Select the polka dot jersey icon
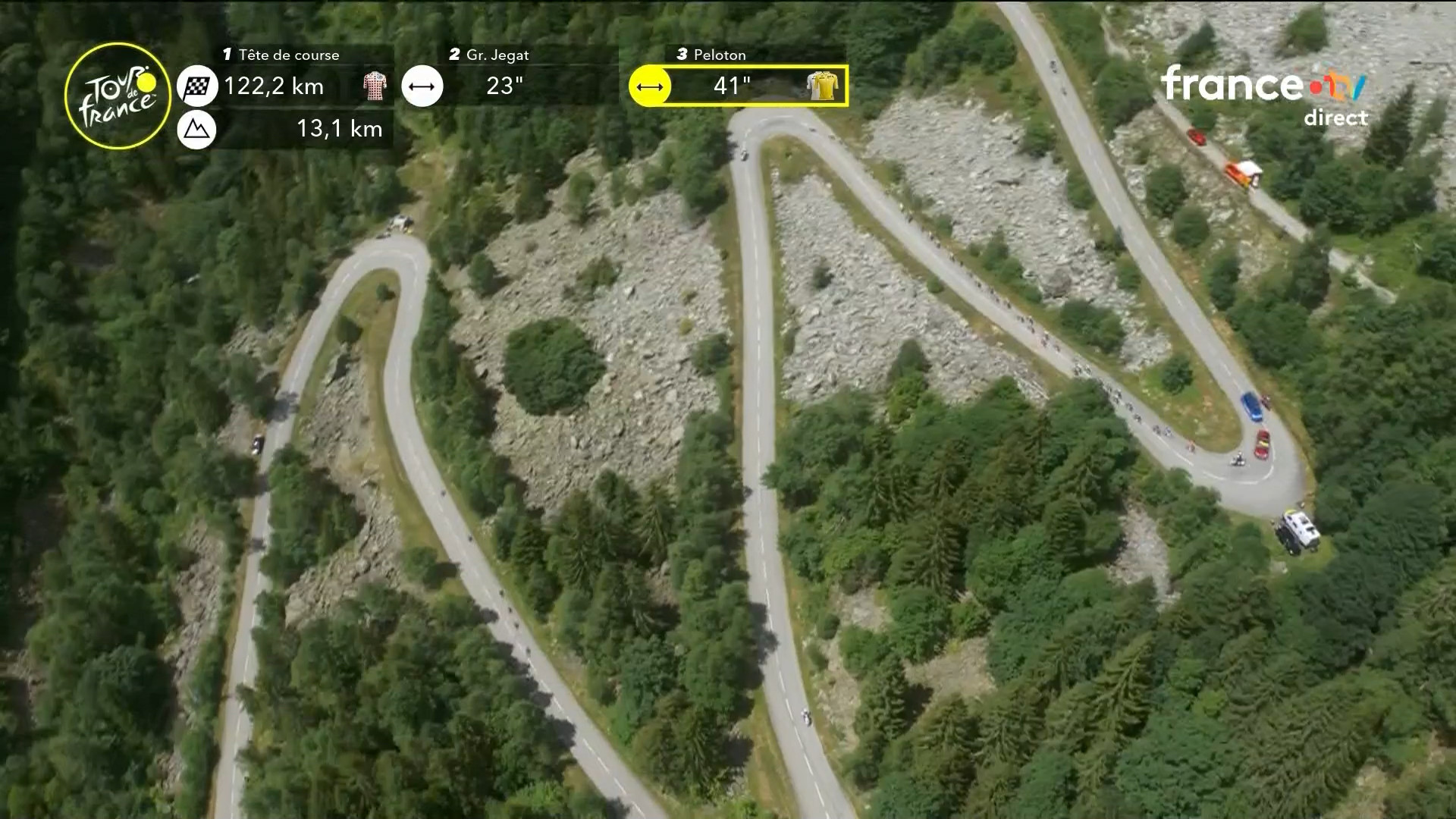1456x819 pixels. click(x=375, y=86)
